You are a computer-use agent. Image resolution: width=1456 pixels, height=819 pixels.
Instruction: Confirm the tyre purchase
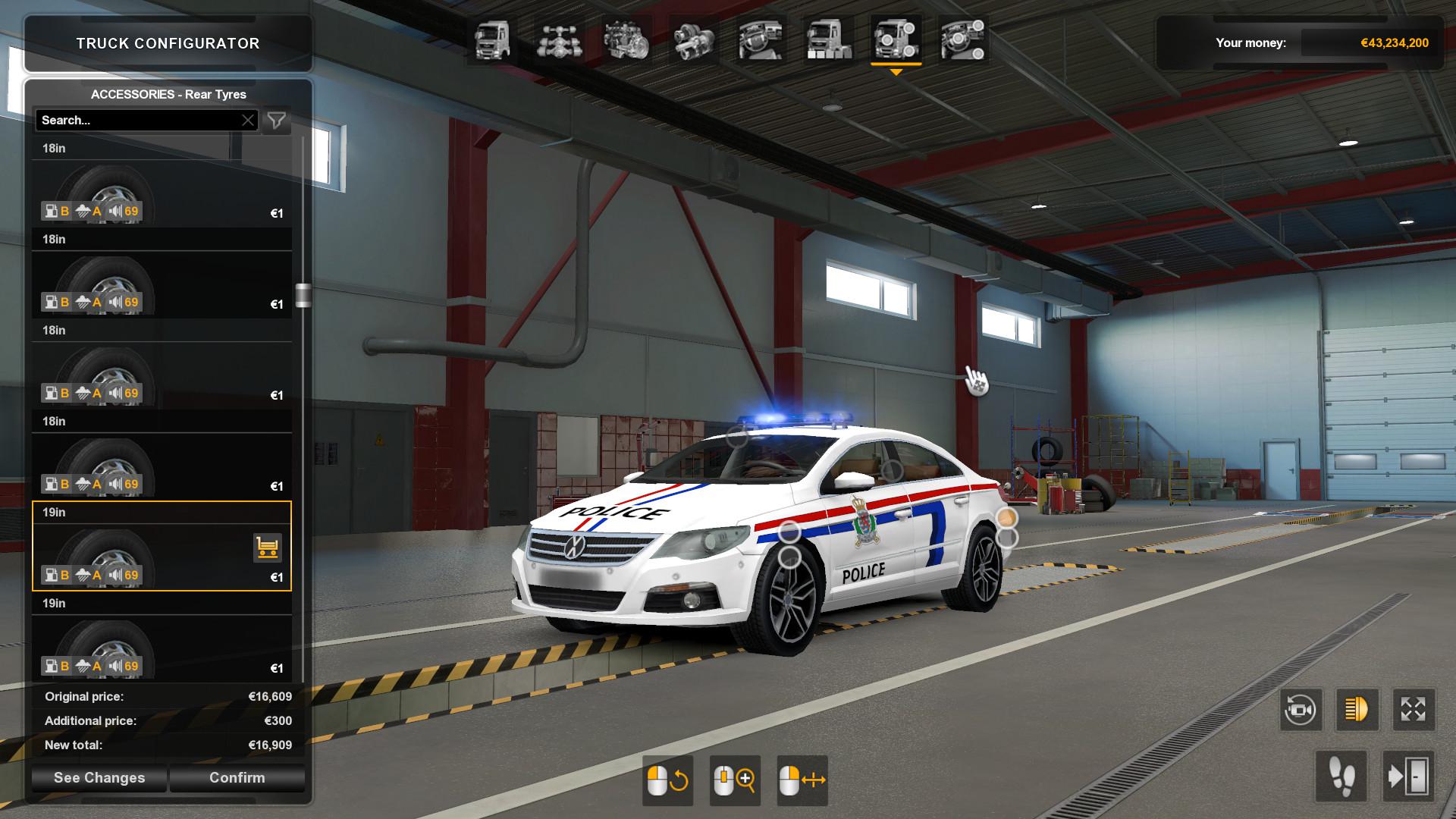[x=237, y=778]
